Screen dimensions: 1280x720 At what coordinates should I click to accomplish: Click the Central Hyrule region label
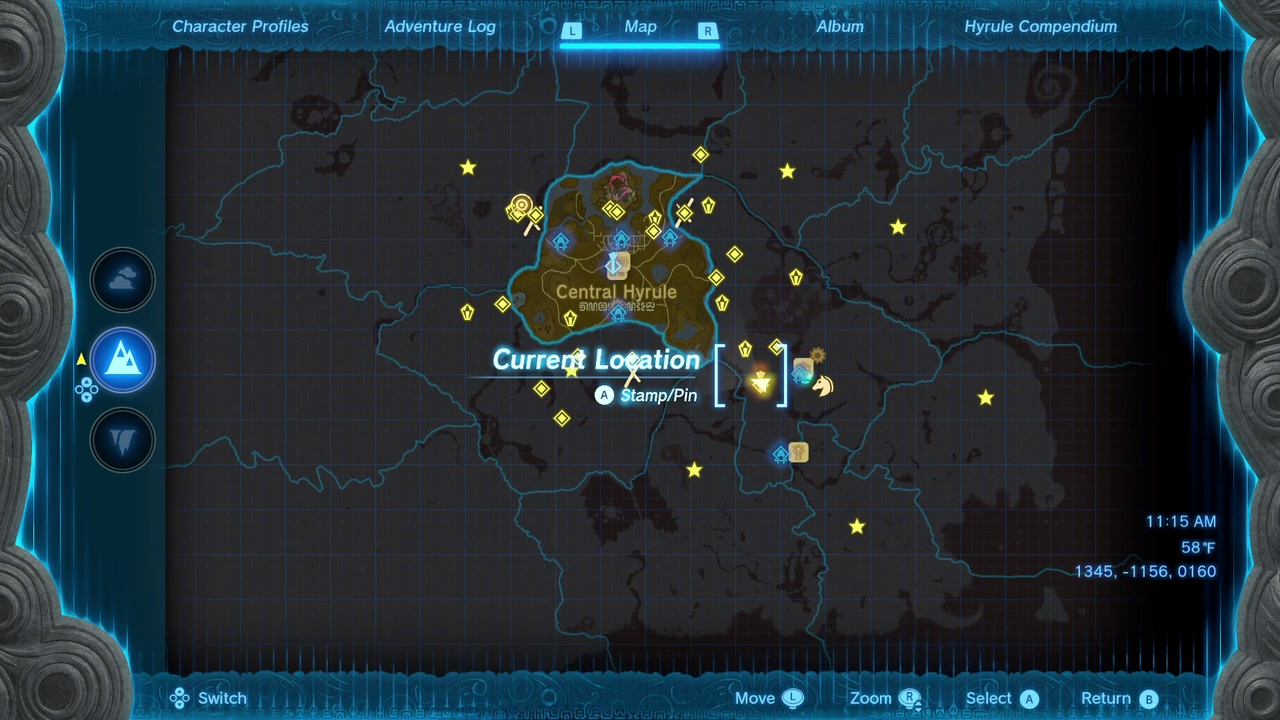(616, 292)
